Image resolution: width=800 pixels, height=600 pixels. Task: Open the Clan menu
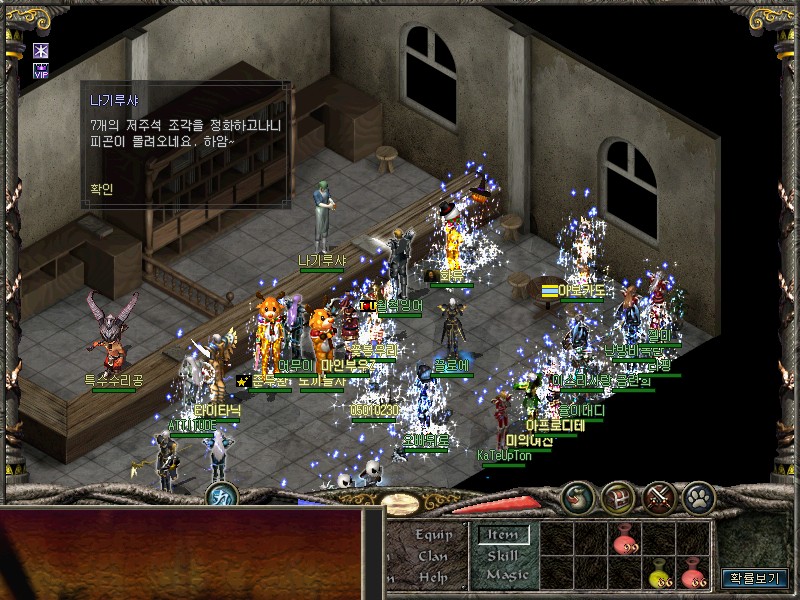click(433, 556)
